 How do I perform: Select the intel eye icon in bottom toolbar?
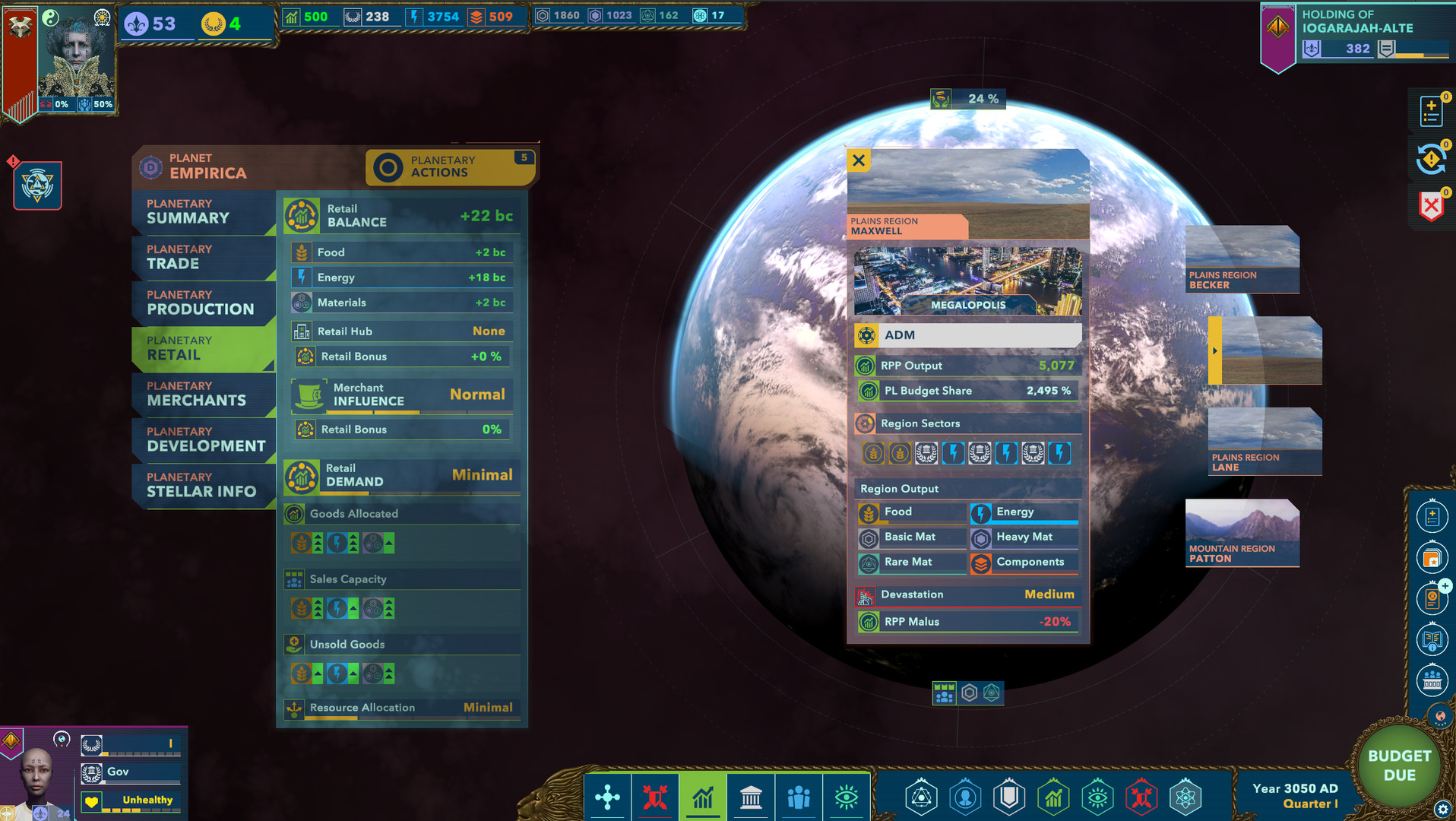pyautogui.click(x=846, y=797)
